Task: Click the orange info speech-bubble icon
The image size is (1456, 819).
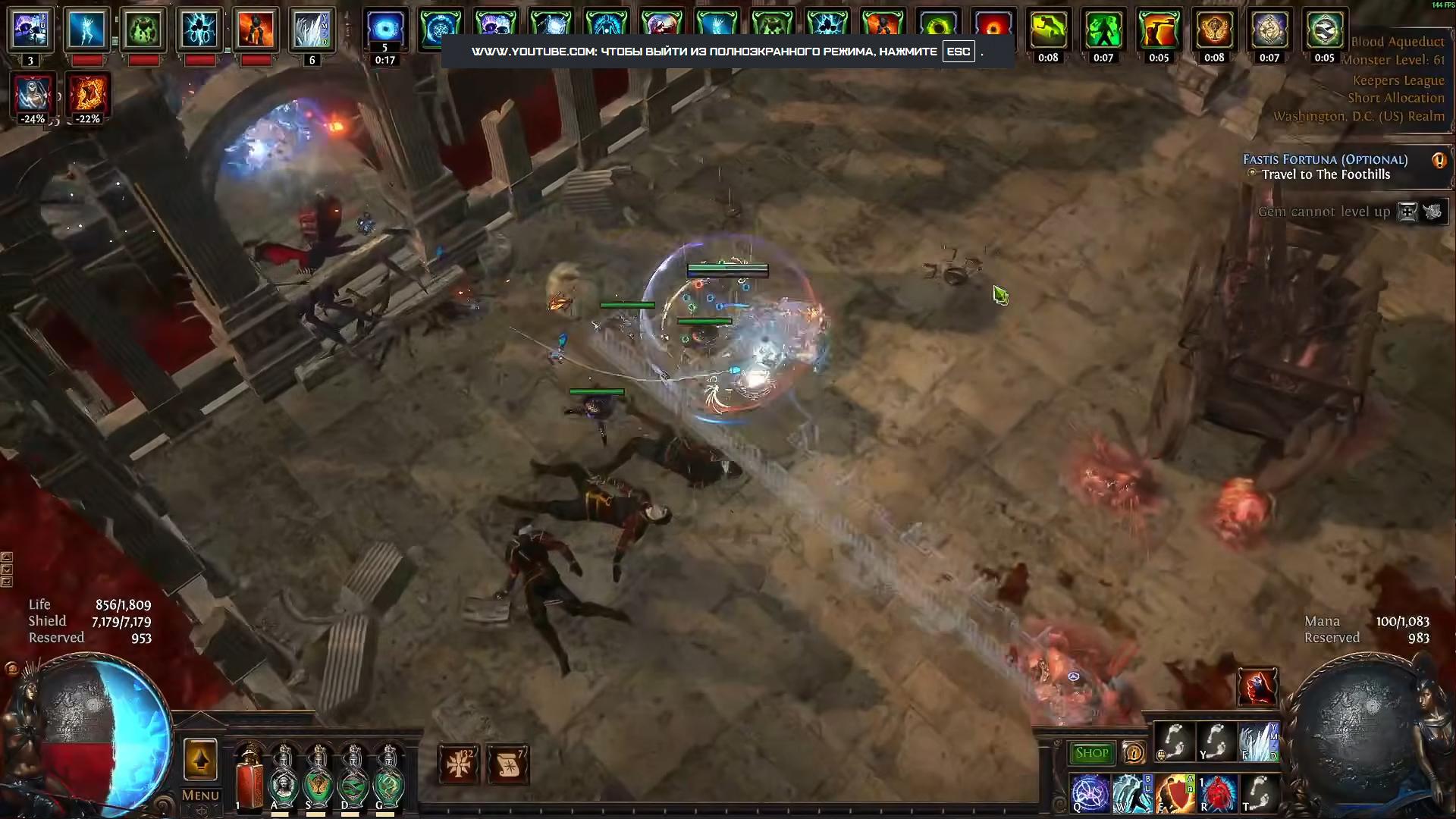Action: coord(1134,753)
